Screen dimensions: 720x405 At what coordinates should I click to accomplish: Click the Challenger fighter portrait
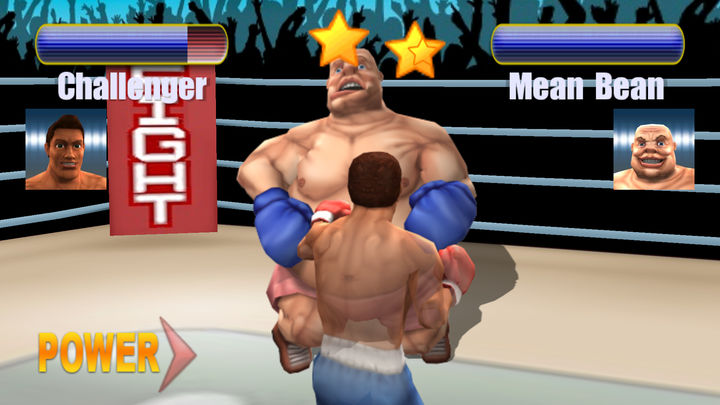tap(66, 149)
